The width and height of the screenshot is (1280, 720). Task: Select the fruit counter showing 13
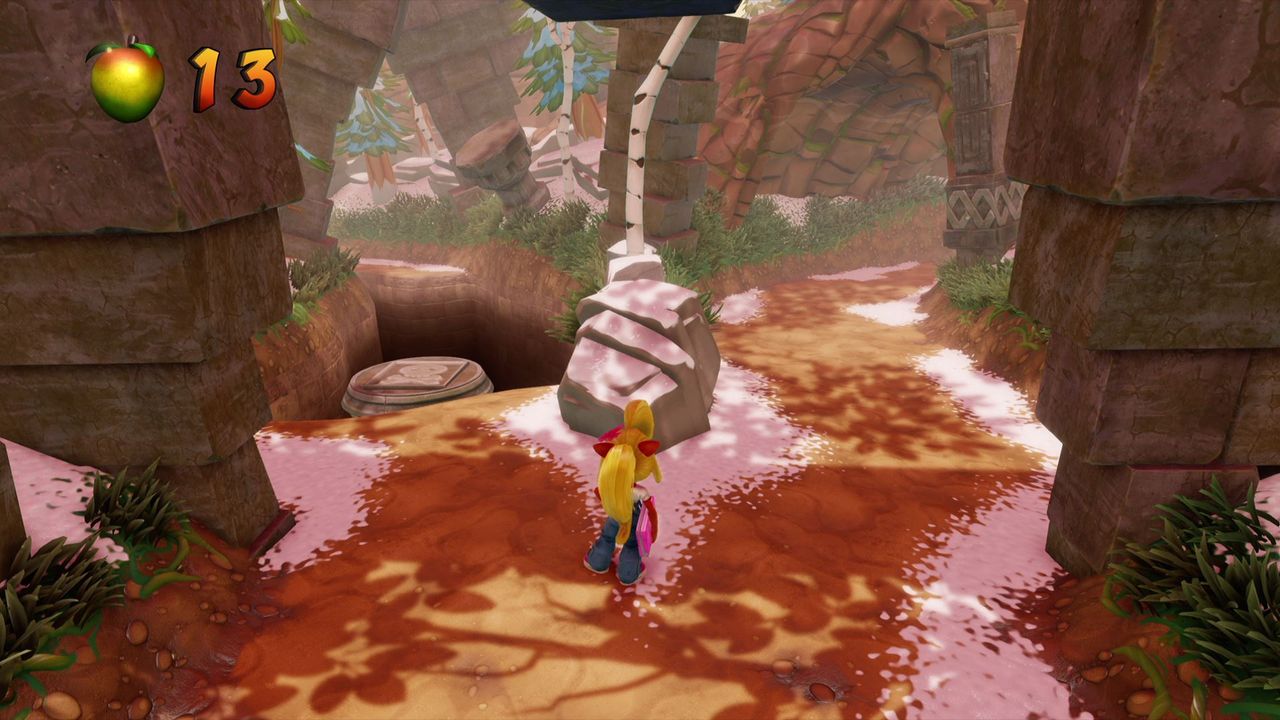233,75
